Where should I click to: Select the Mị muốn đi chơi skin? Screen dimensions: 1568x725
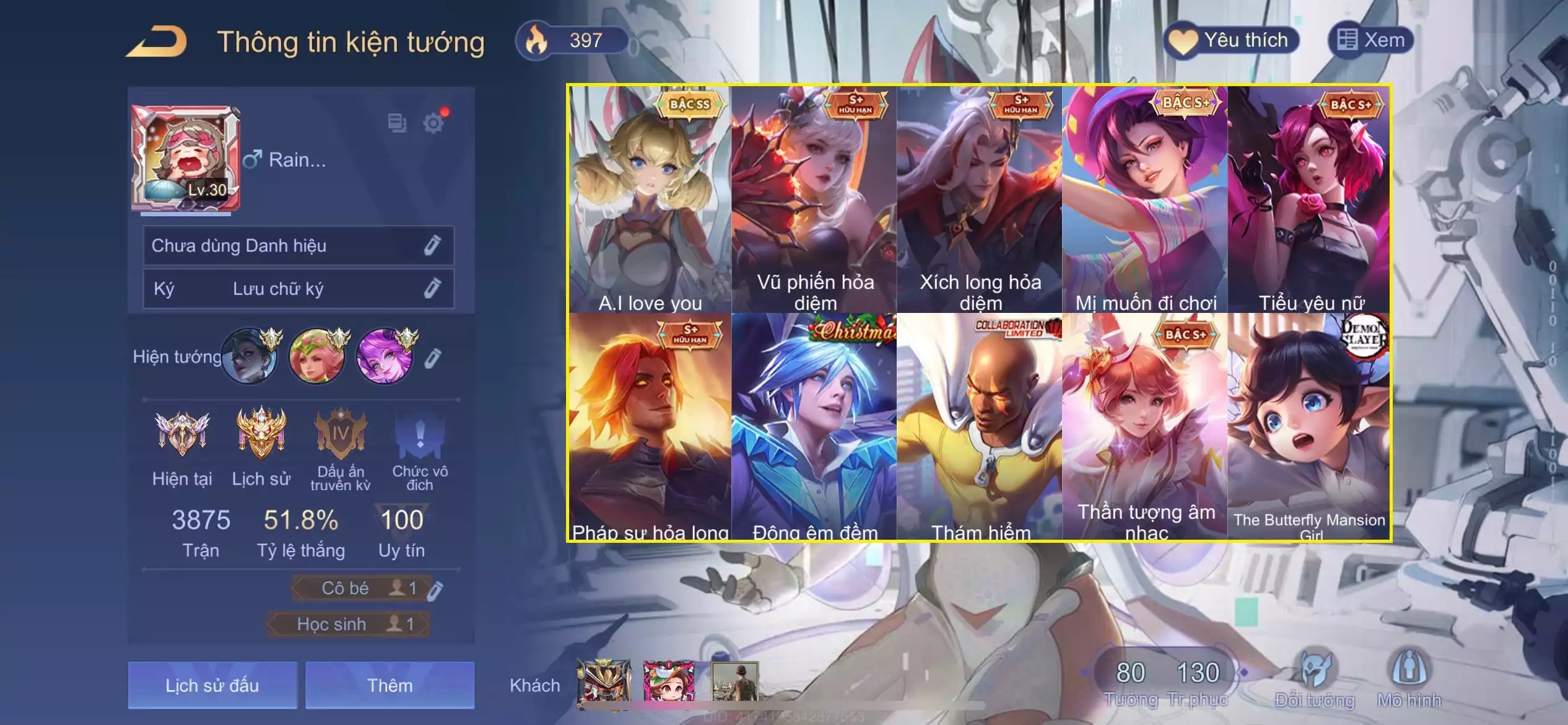[x=1145, y=200]
